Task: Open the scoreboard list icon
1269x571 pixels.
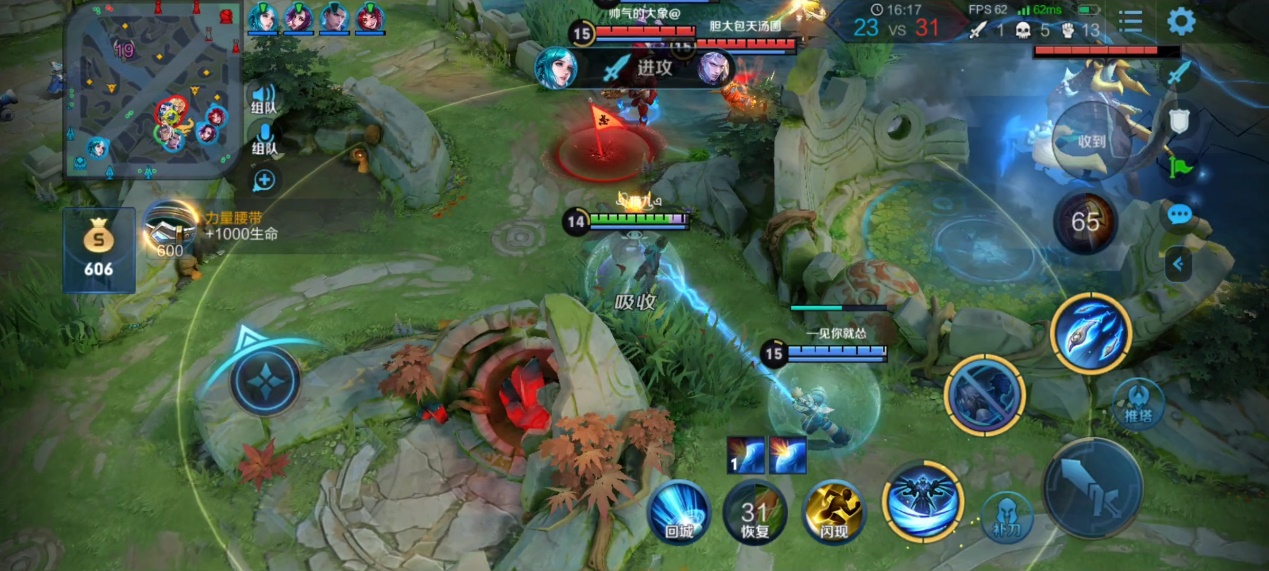Action: click(1131, 22)
